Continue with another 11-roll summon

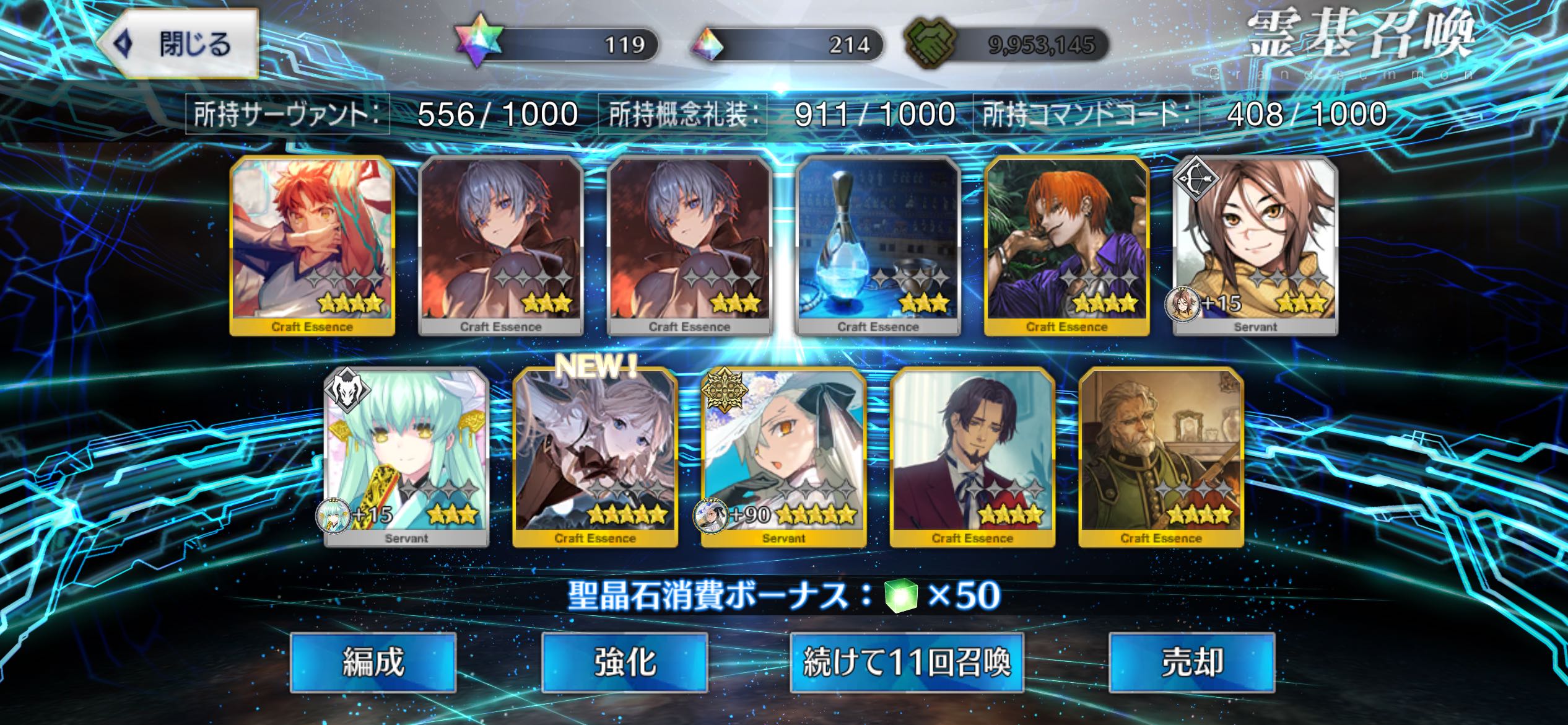tap(907, 662)
